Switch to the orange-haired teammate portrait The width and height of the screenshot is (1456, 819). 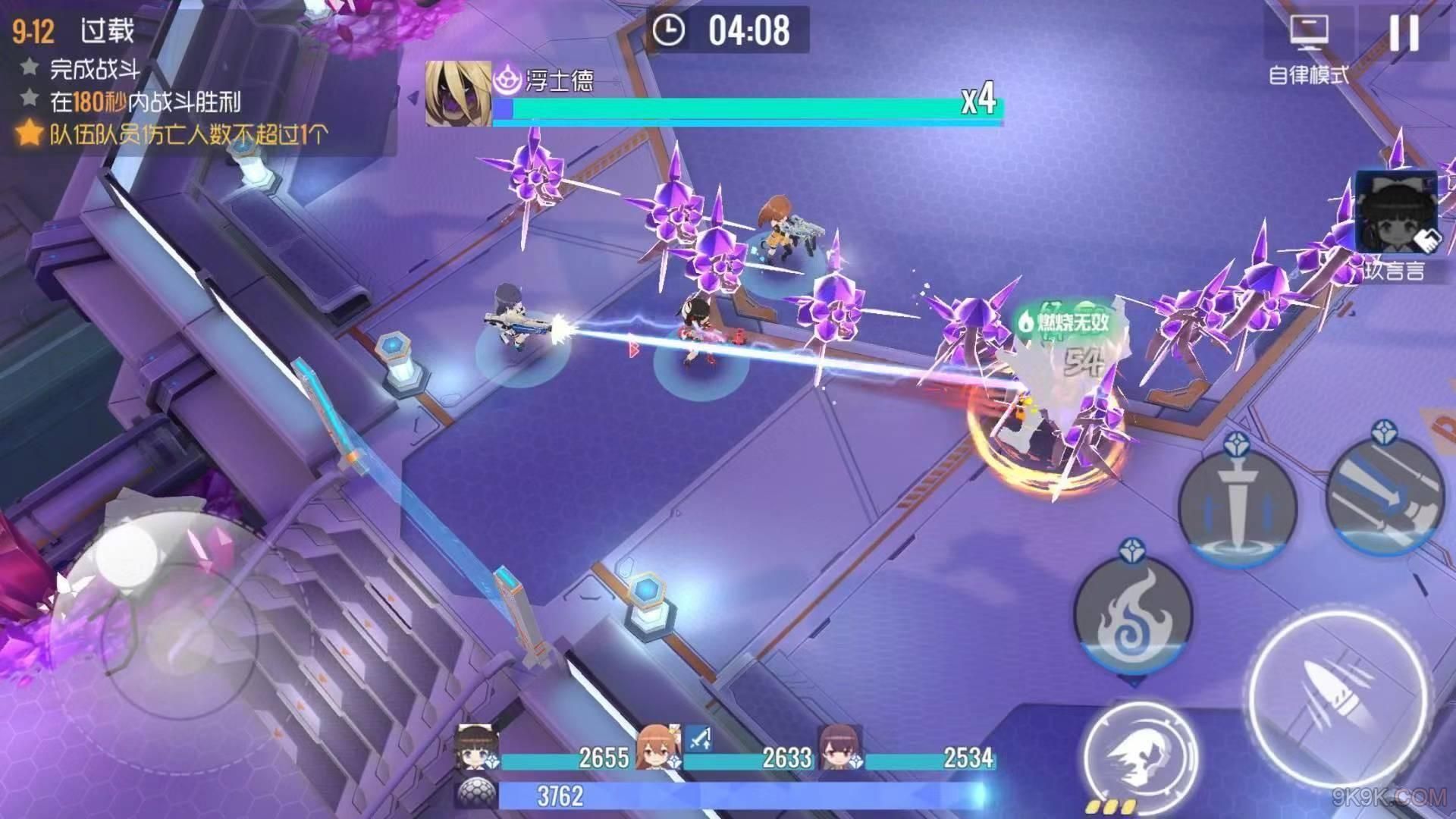[x=658, y=748]
